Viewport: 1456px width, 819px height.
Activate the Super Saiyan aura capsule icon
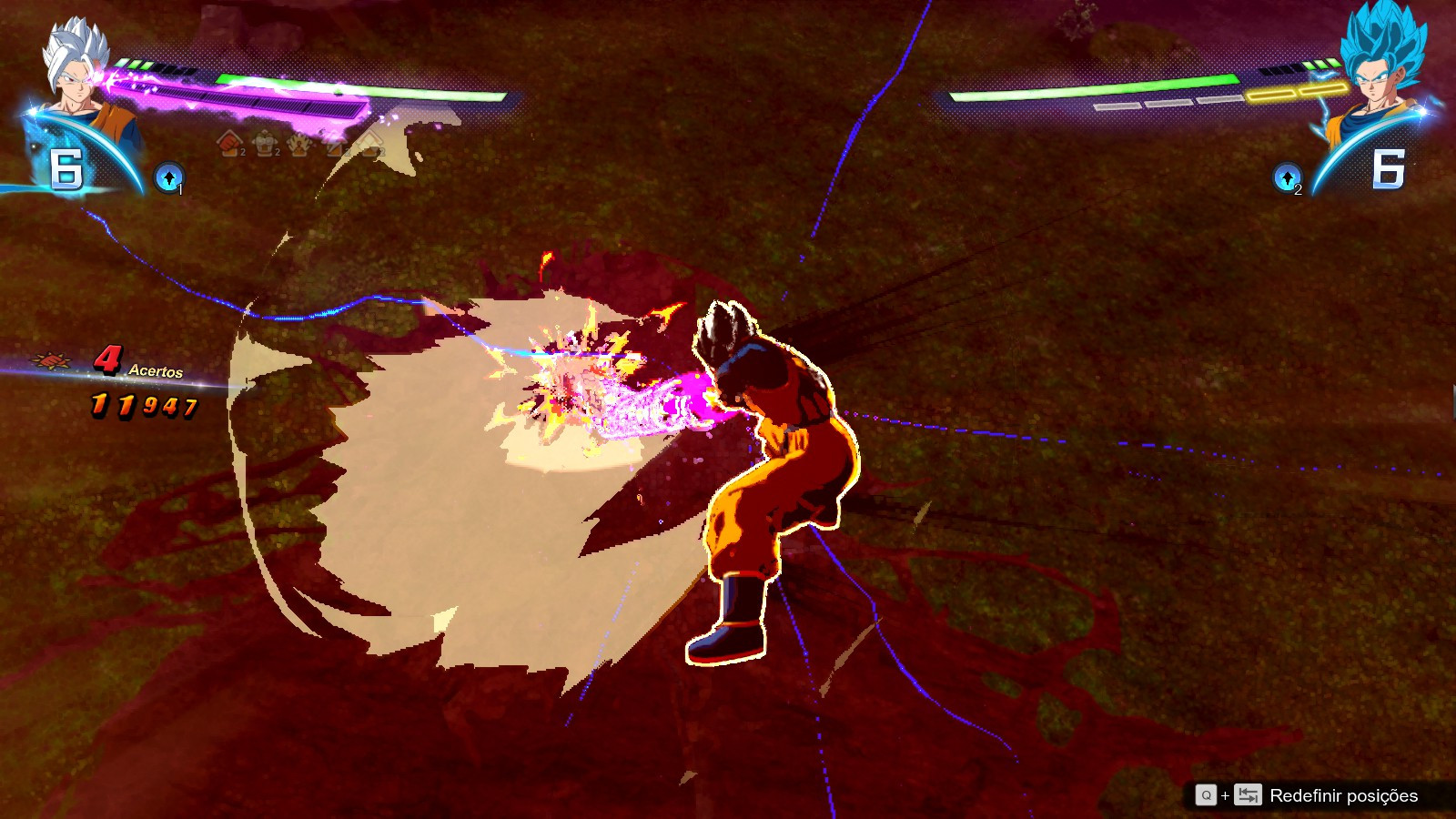tap(298, 146)
